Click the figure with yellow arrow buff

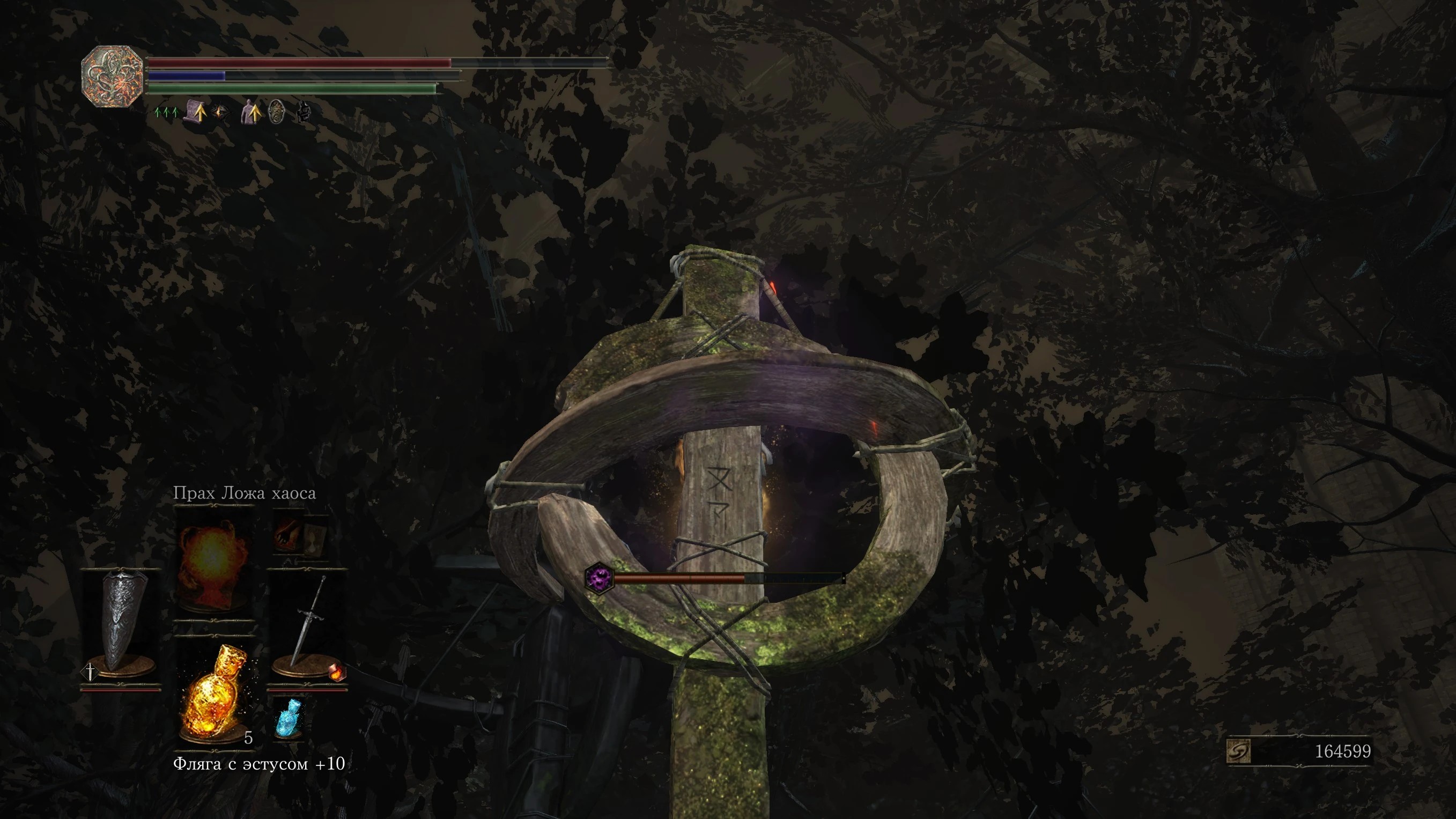[x=250, y=112]
